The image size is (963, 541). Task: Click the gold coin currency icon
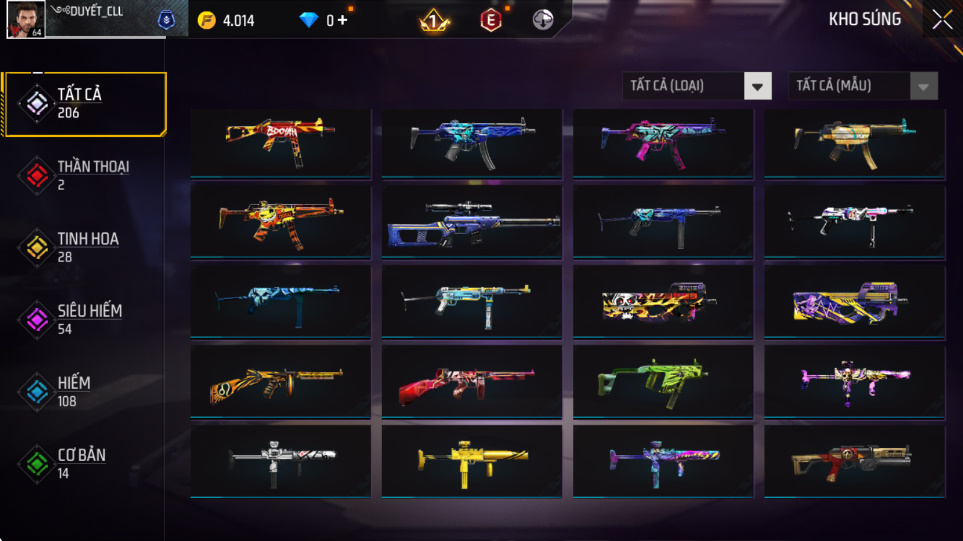point(207,20)
